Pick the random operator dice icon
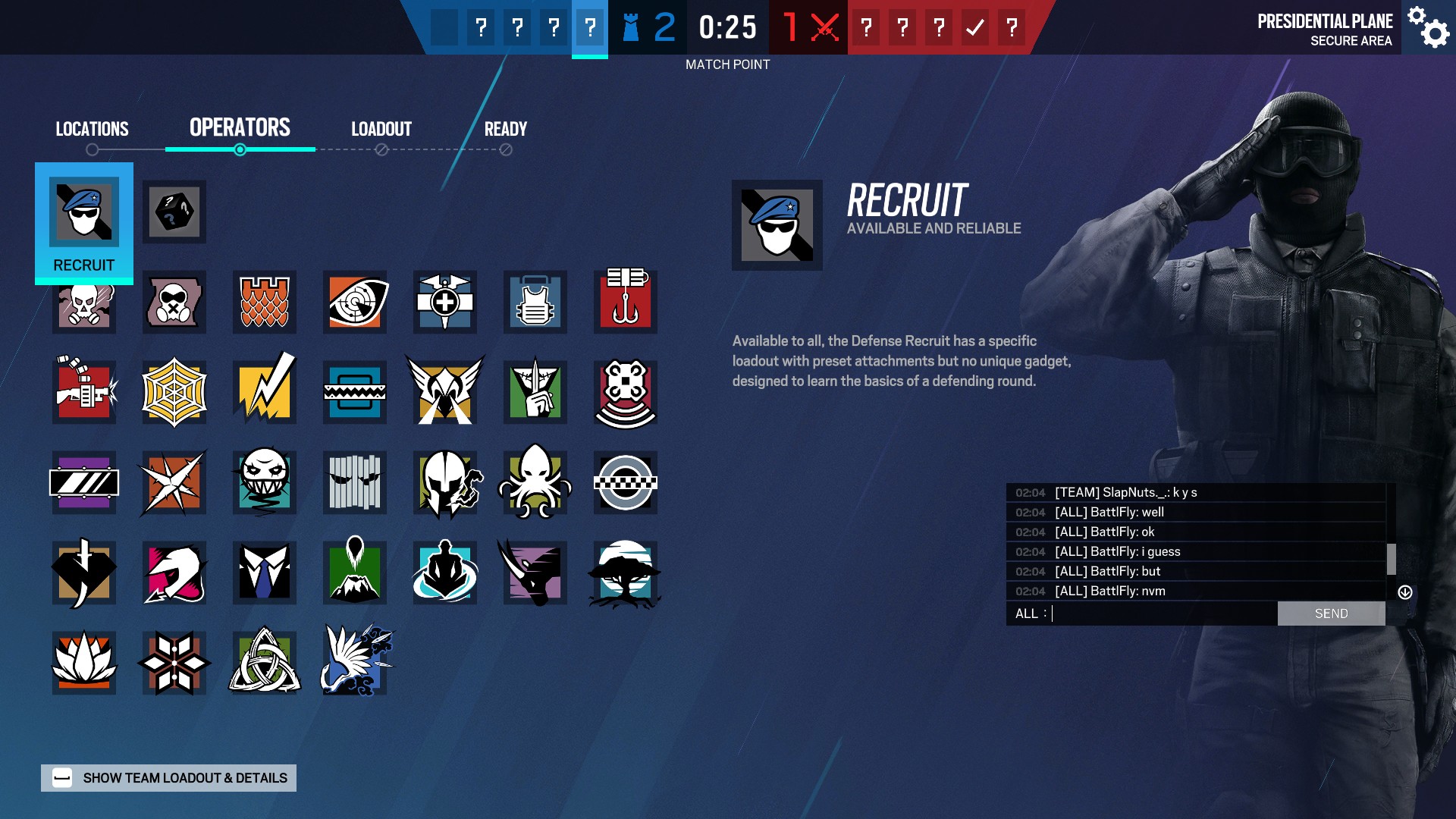 [174, 212]
